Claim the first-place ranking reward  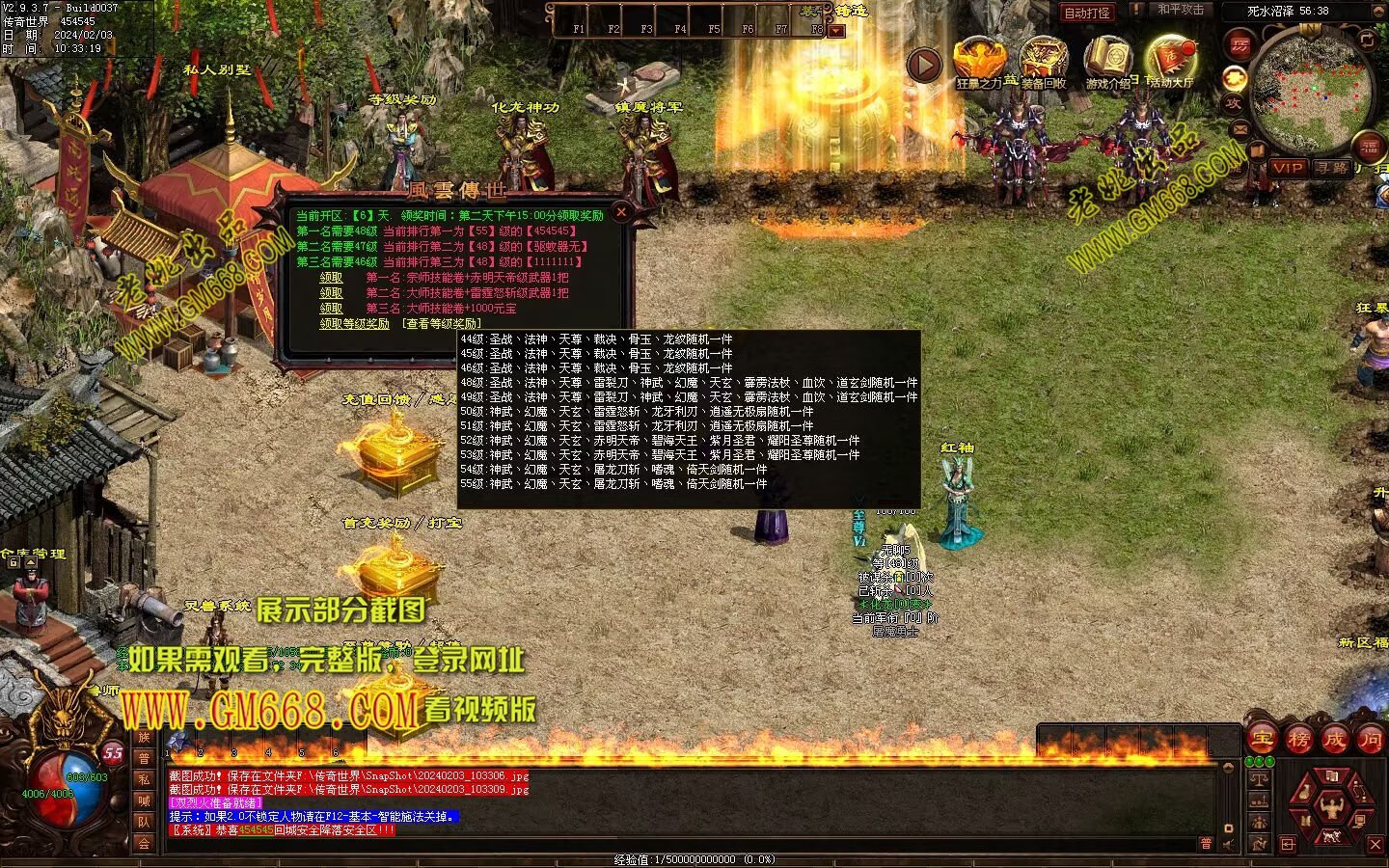pos(331,278)
